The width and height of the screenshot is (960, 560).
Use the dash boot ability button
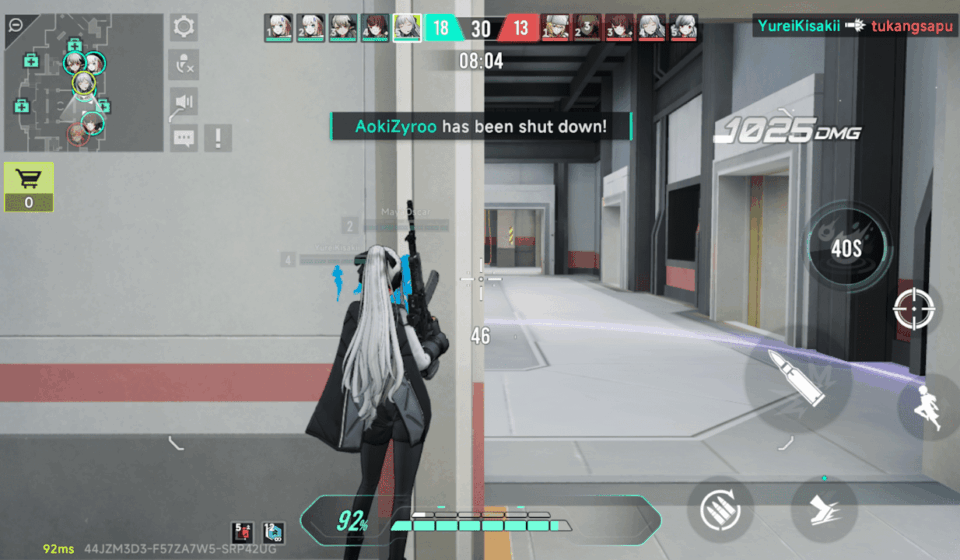pyautogui.click(x=823, y=510)
